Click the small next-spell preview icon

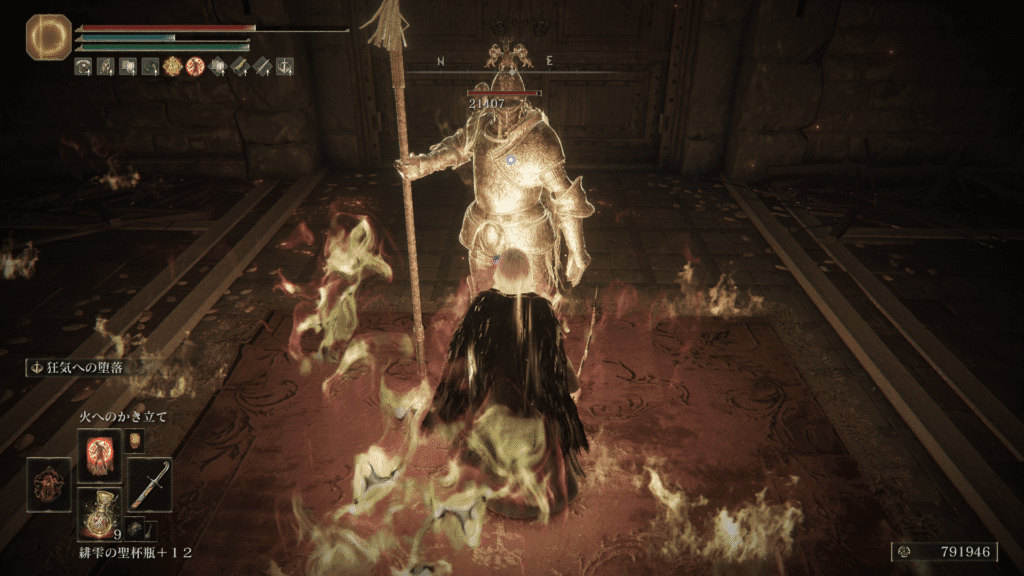tap(136, 438)
